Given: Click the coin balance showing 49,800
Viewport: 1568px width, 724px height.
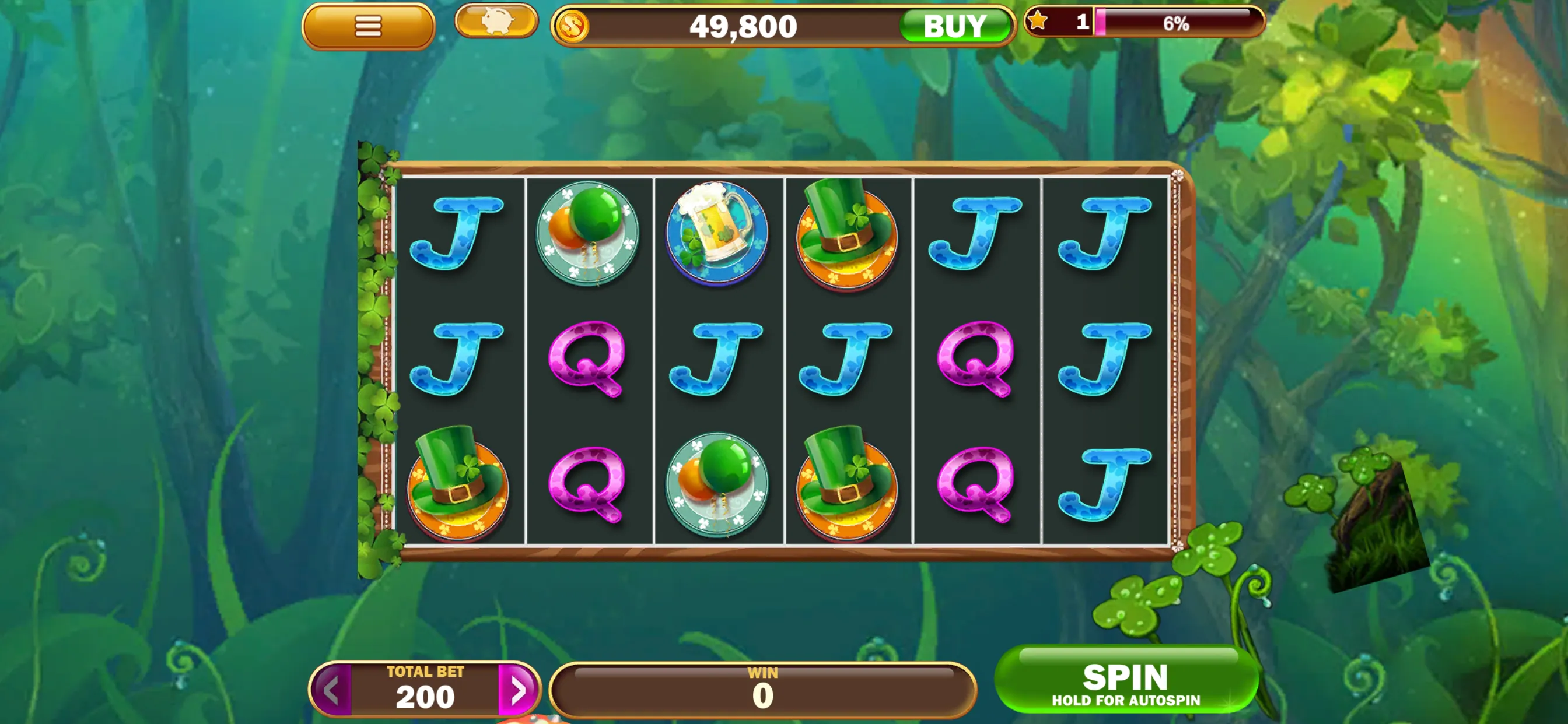Looking at the screenshot, I should [743, 26].
